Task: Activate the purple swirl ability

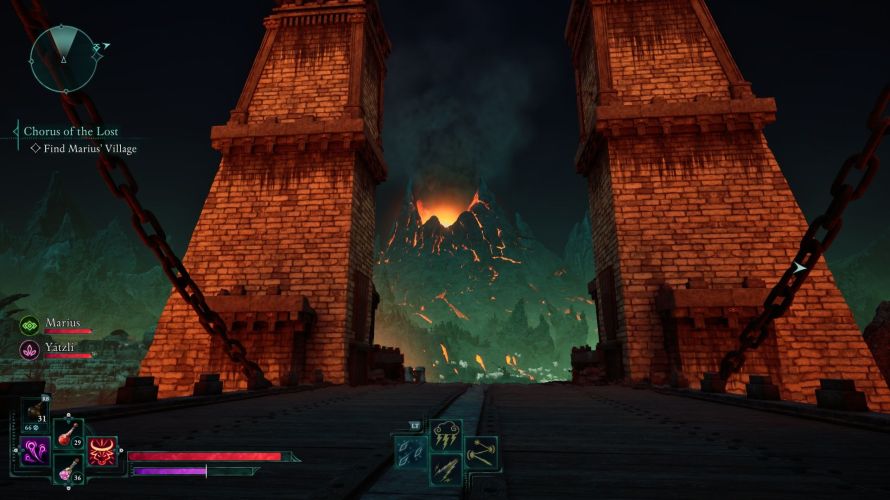Action: click(x=36, y=451)
